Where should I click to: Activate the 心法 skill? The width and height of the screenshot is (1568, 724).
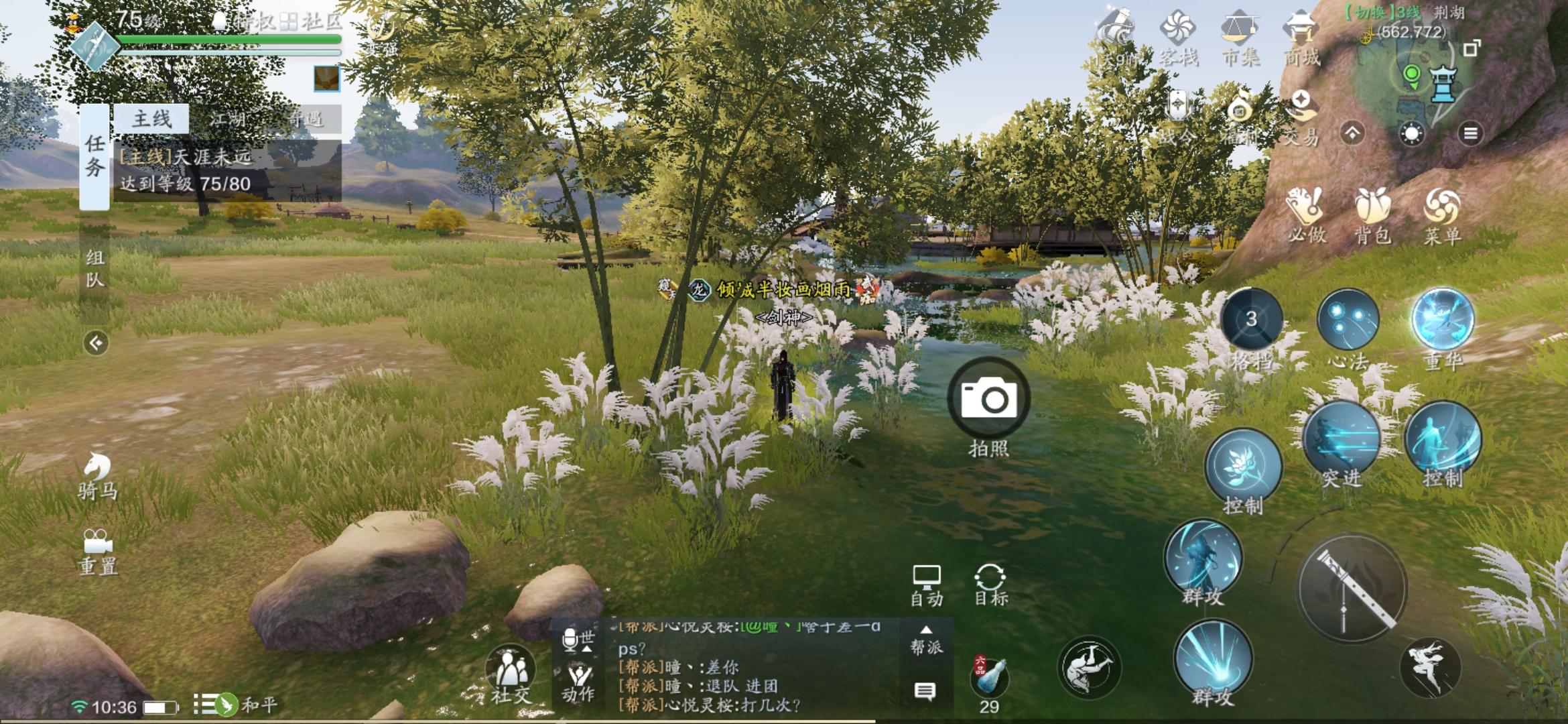(x=1348, y=320)
